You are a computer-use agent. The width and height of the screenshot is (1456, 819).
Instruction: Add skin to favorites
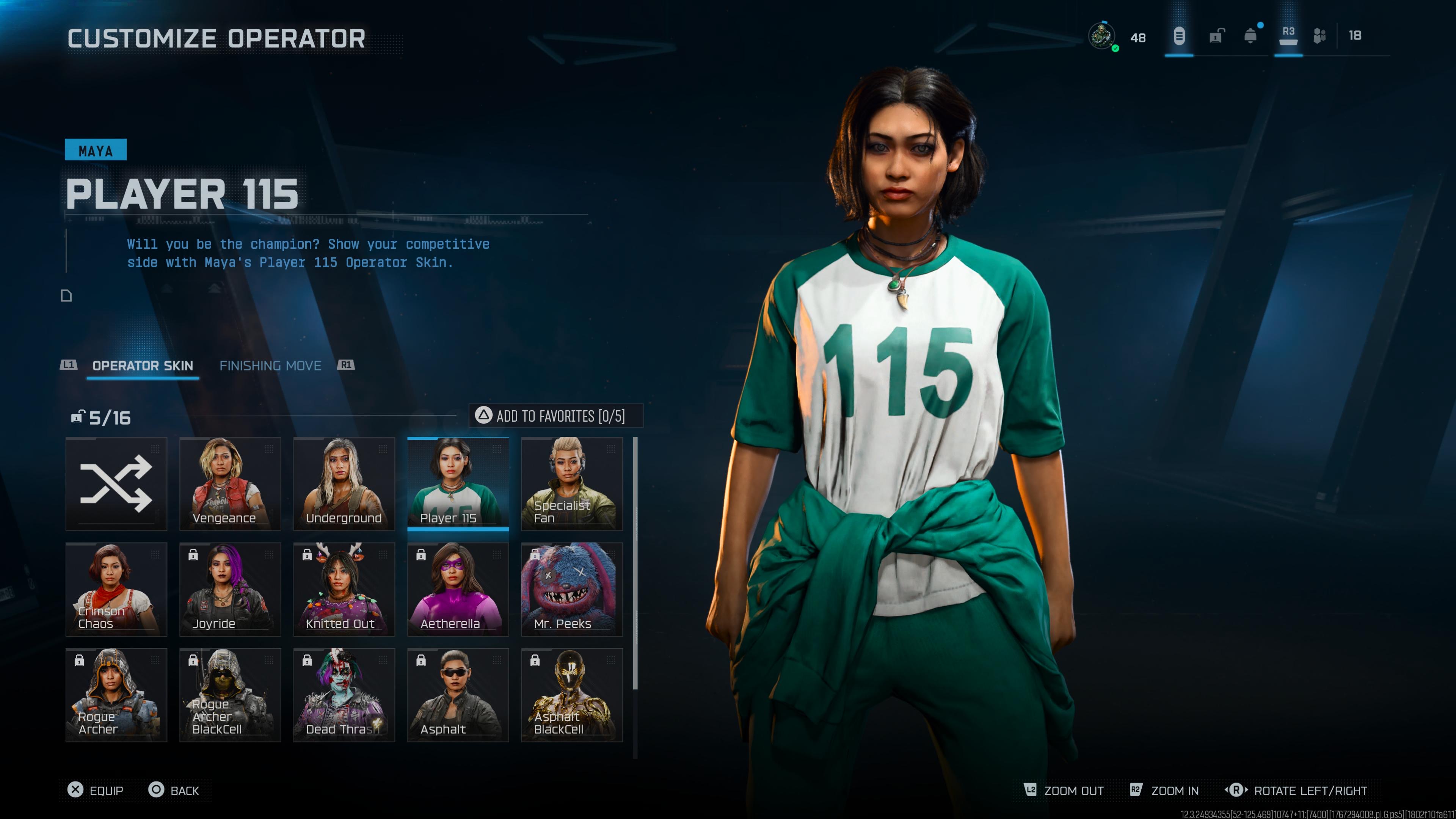pyautogui.click(x=555, y=416)
